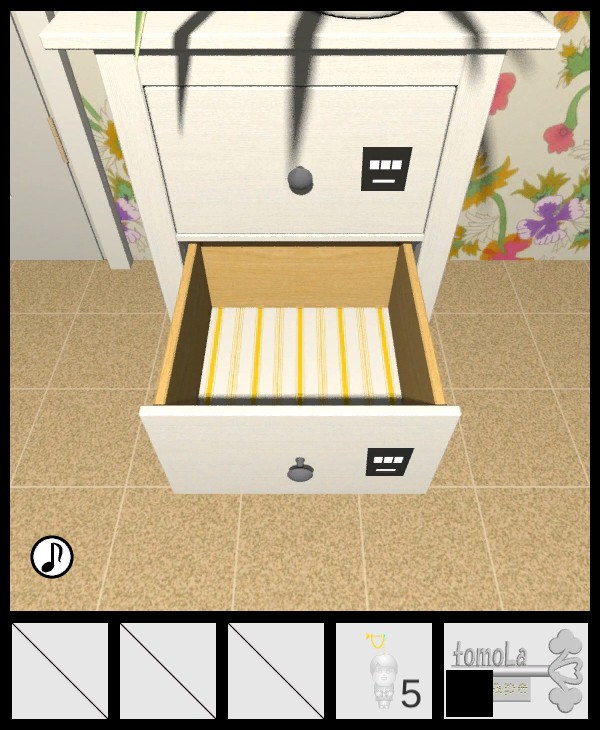This screenshot has height=730, width=600.
Task: Open the tomoLa key logo link
Action: (517, 671)
